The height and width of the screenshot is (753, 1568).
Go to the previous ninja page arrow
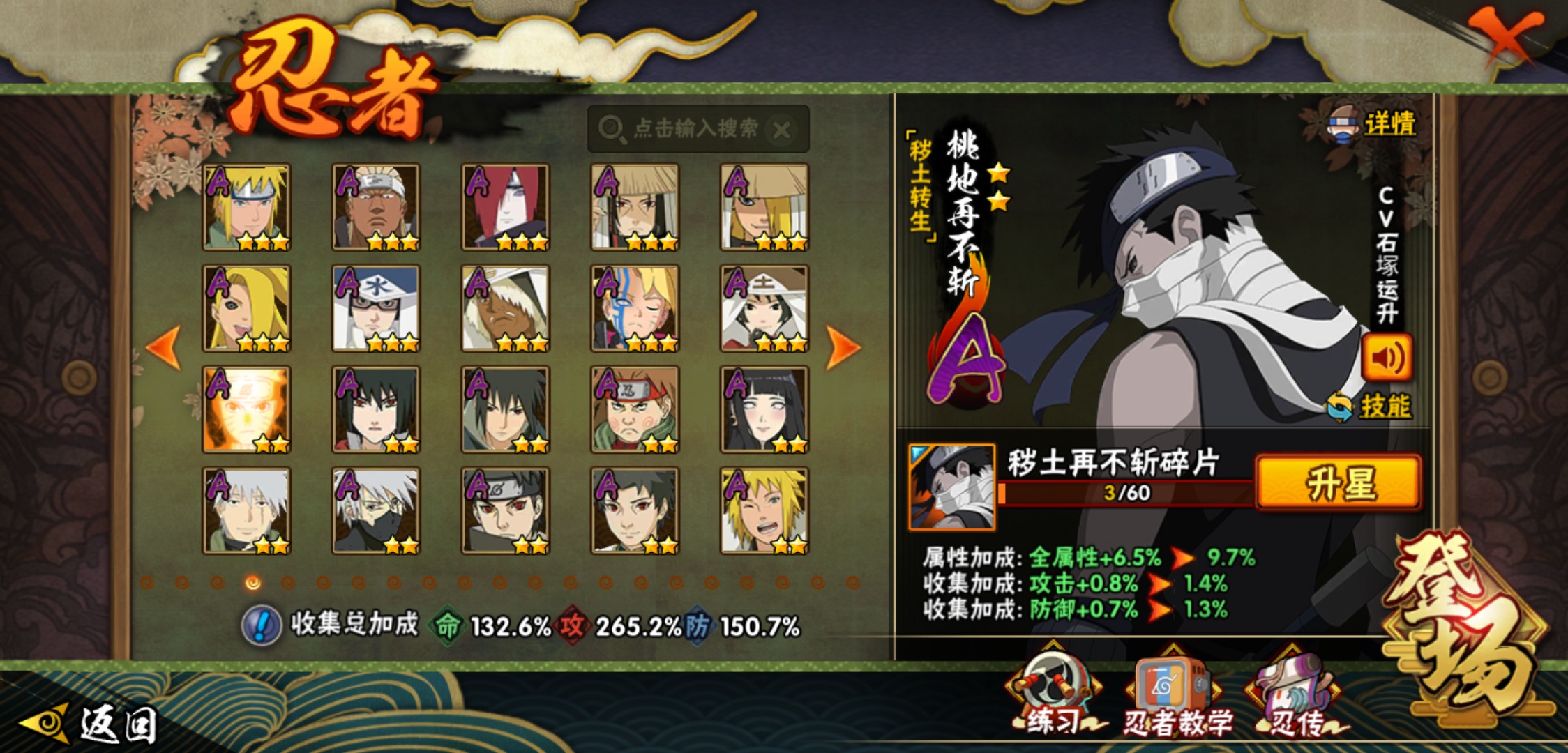tap(165, 347)
